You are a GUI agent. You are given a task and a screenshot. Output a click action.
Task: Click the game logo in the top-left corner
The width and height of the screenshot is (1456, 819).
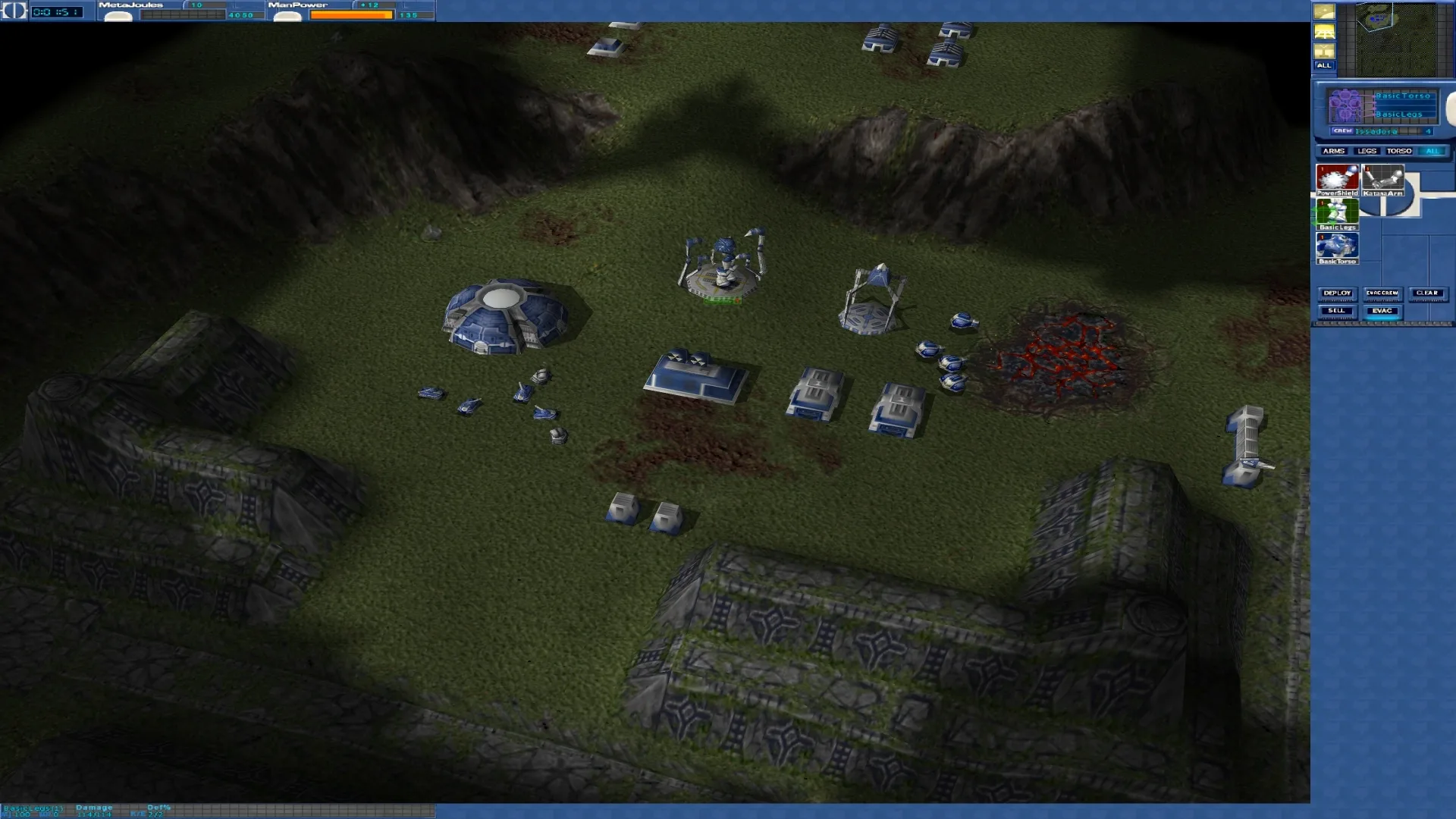click(14, 13)
